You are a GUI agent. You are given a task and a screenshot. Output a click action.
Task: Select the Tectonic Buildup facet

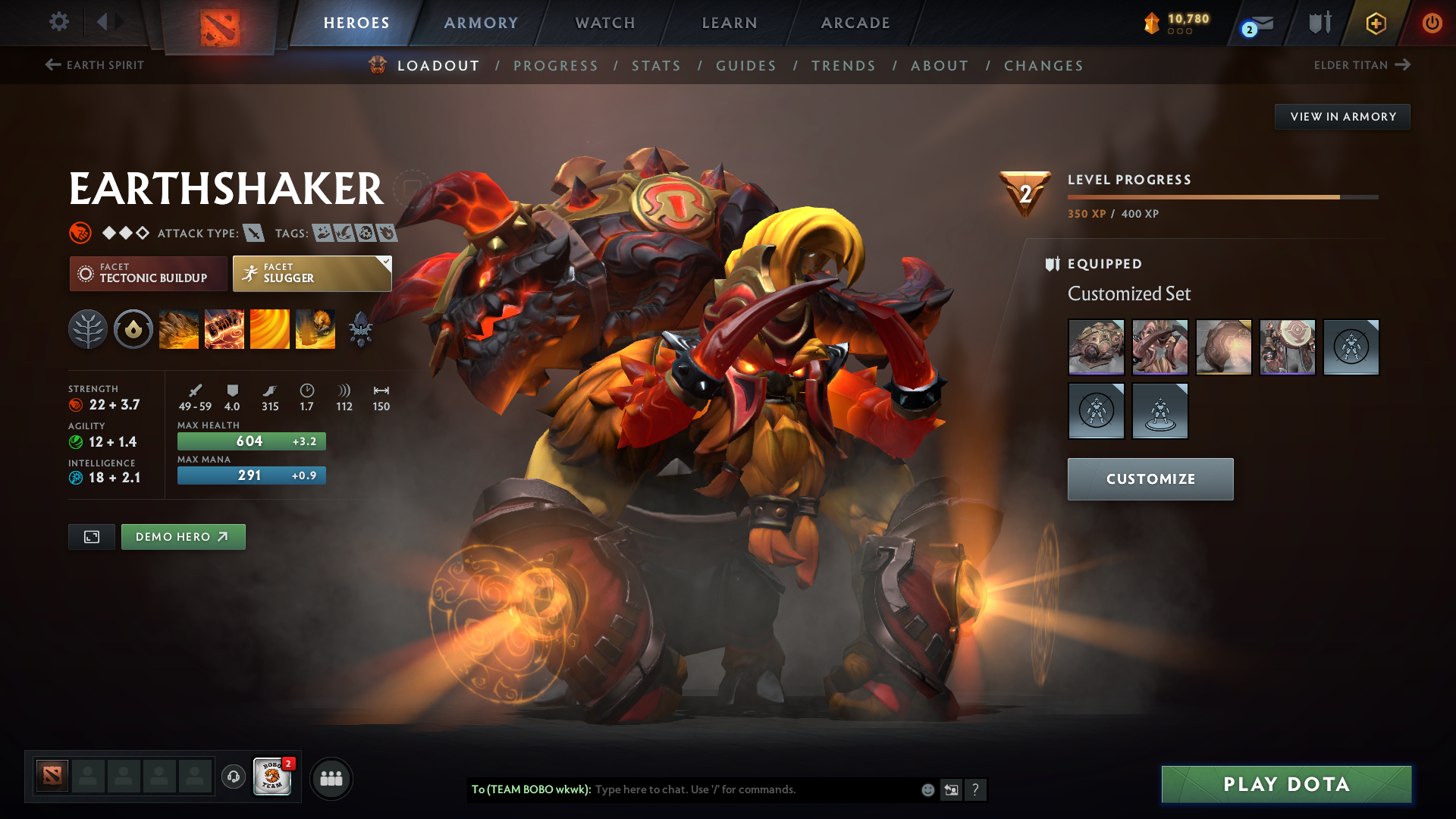(147, 273)
